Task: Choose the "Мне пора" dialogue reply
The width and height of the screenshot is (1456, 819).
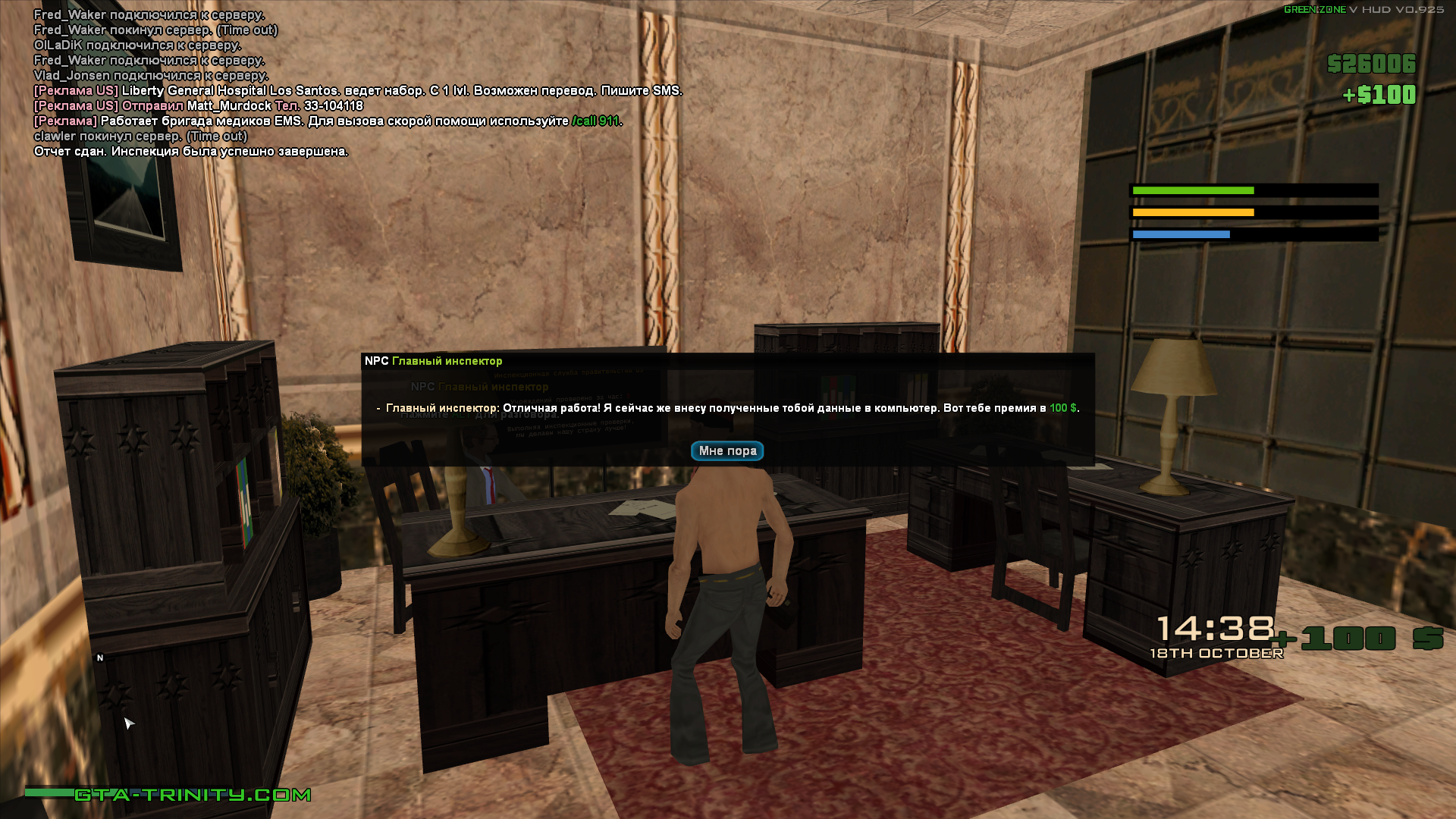Action: click(x=726, y=451)
